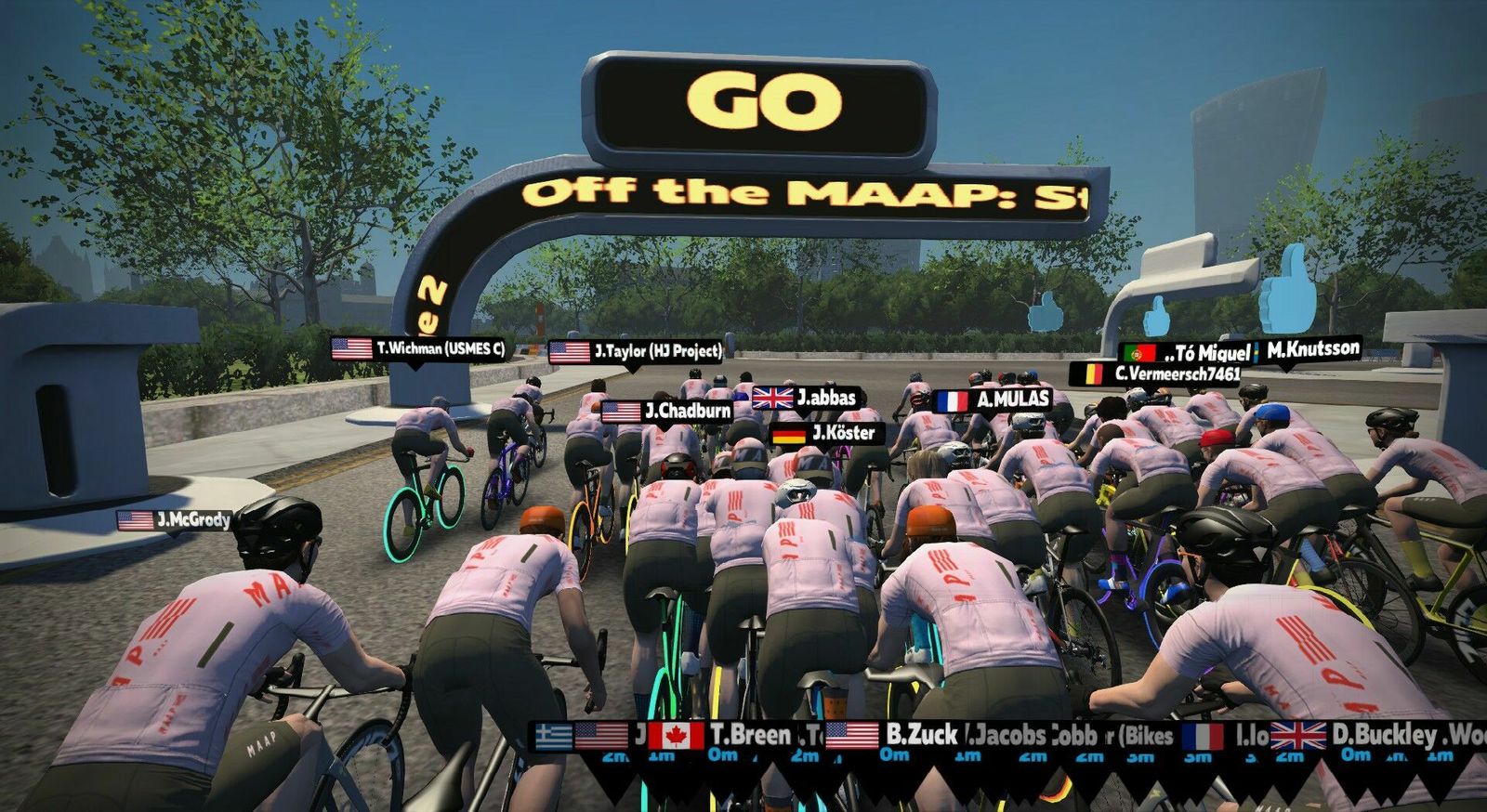The height and width of the screenshot is (812, 1487).
Task: Choose the C.Vermeersch7461 name tag
Action: click(x=1157, y=374)
